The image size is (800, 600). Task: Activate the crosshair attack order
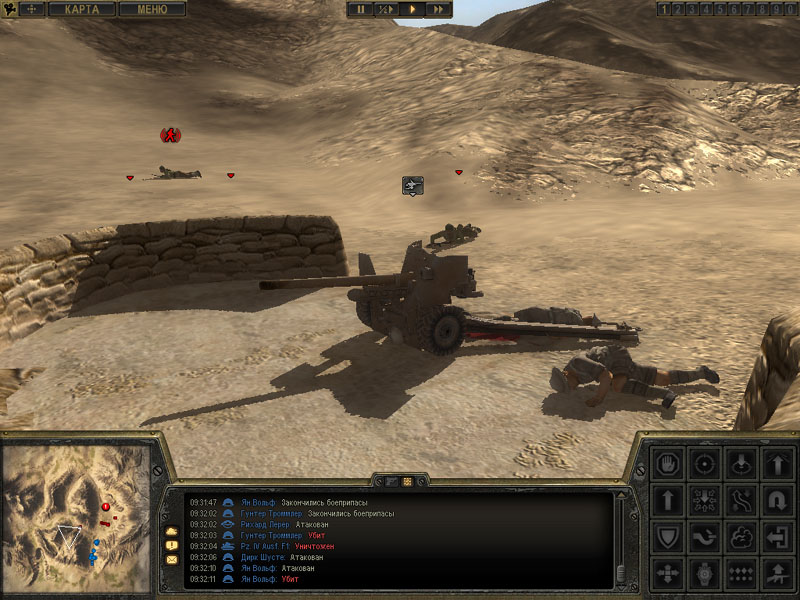[704, 464]
